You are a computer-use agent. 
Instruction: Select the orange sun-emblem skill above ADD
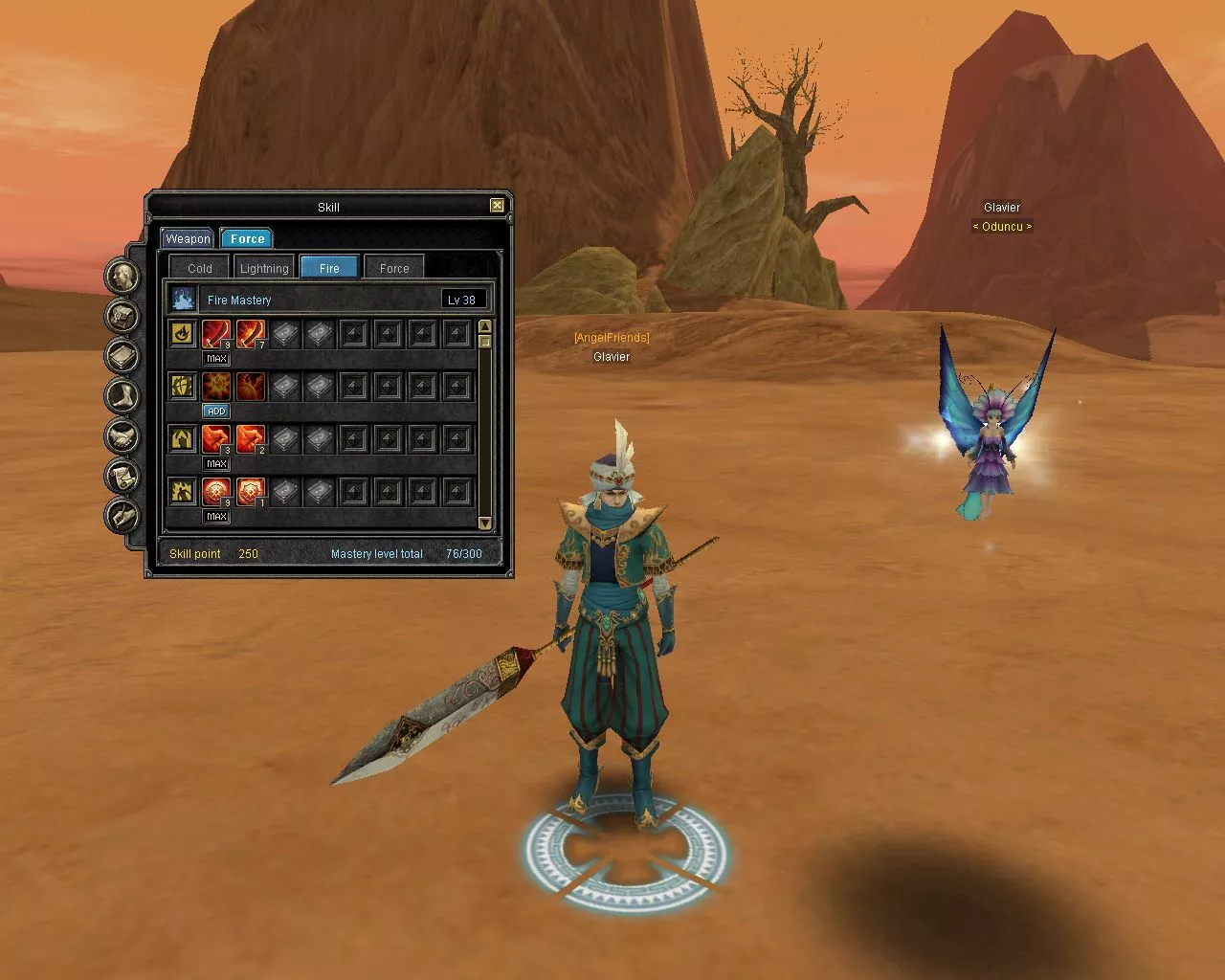216,387
